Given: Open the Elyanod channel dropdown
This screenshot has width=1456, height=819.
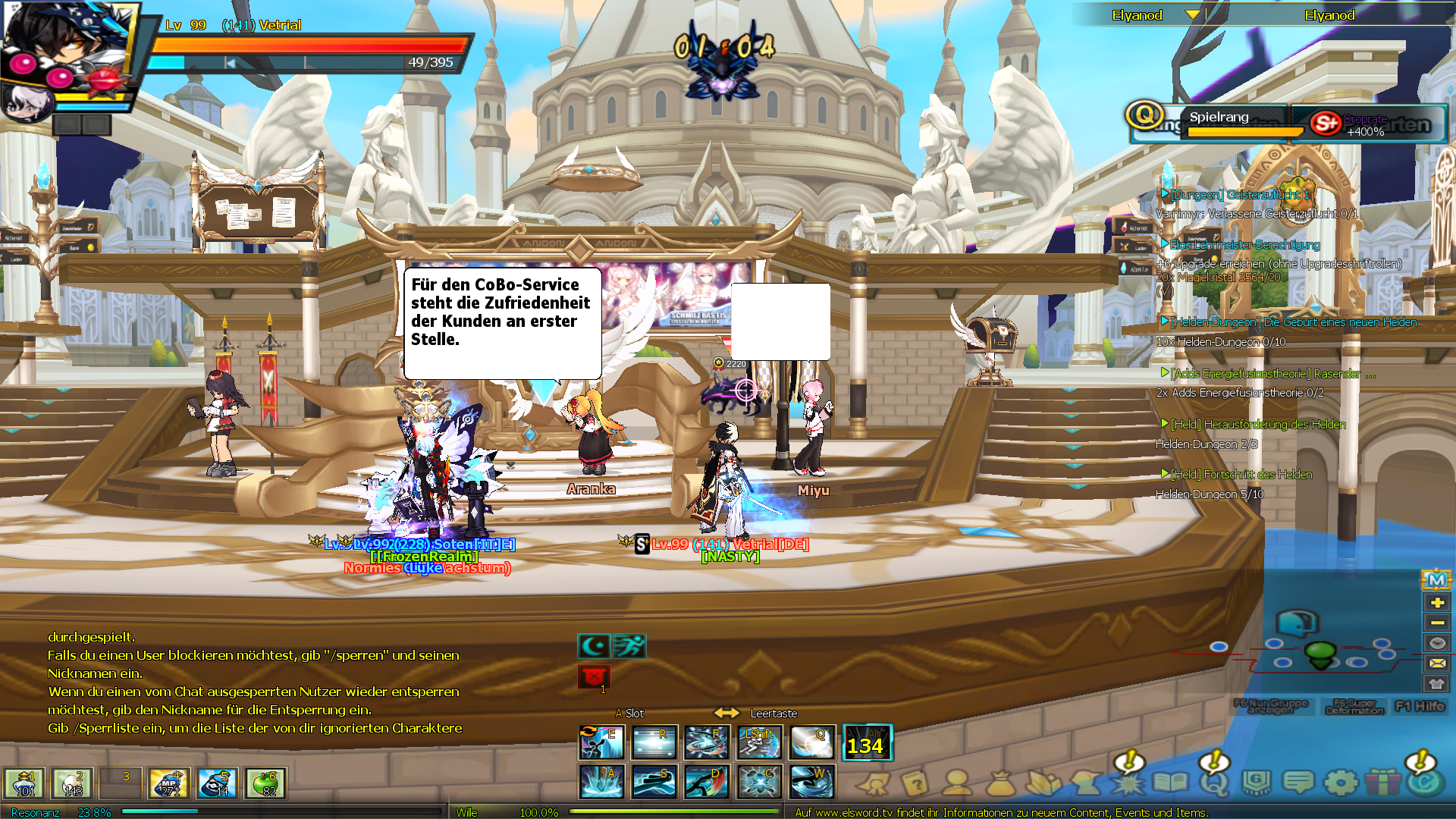Looking at the screenshot, I should (x=1192, y=15).
